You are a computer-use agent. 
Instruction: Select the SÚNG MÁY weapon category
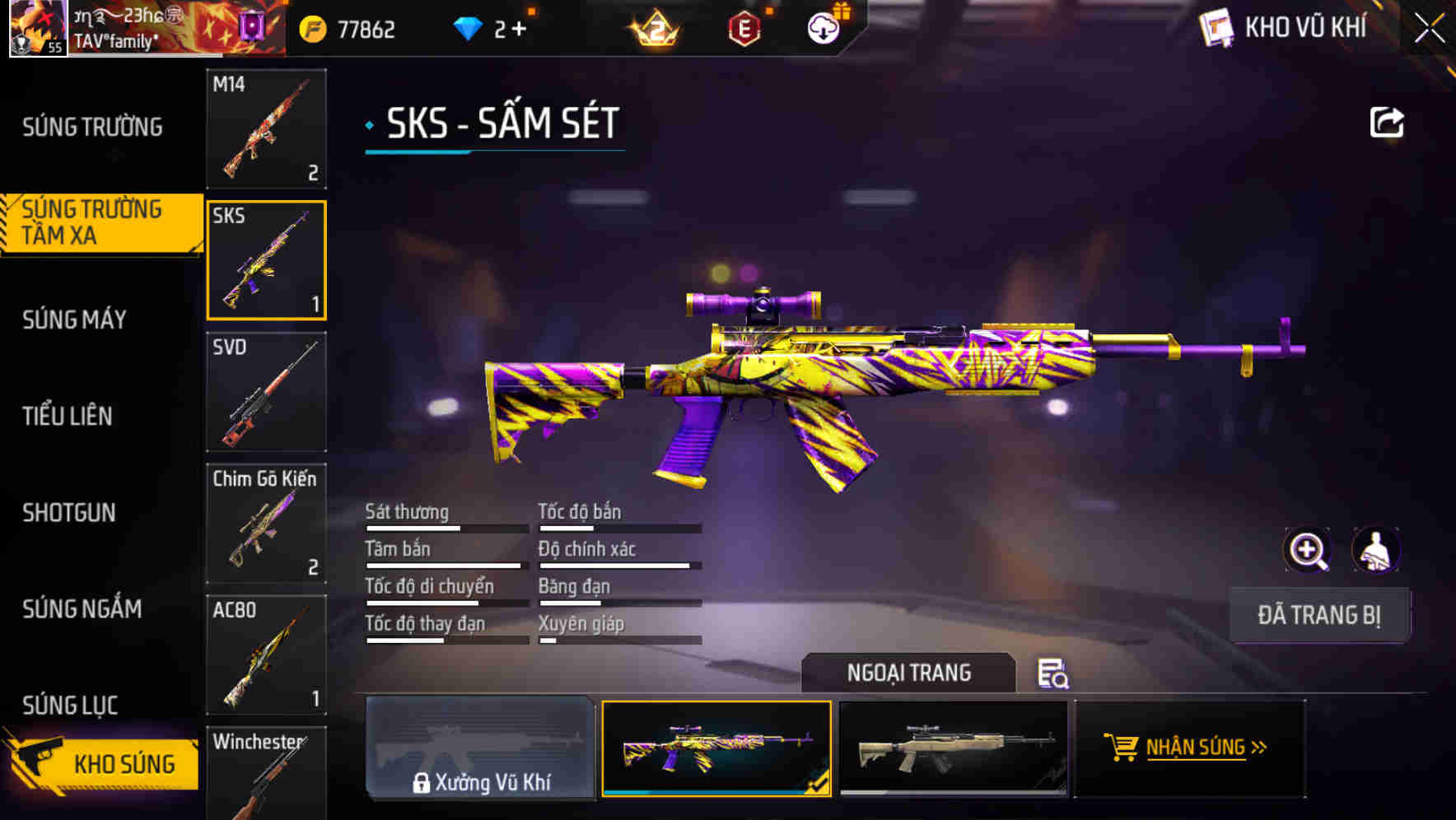coord(74,319)
